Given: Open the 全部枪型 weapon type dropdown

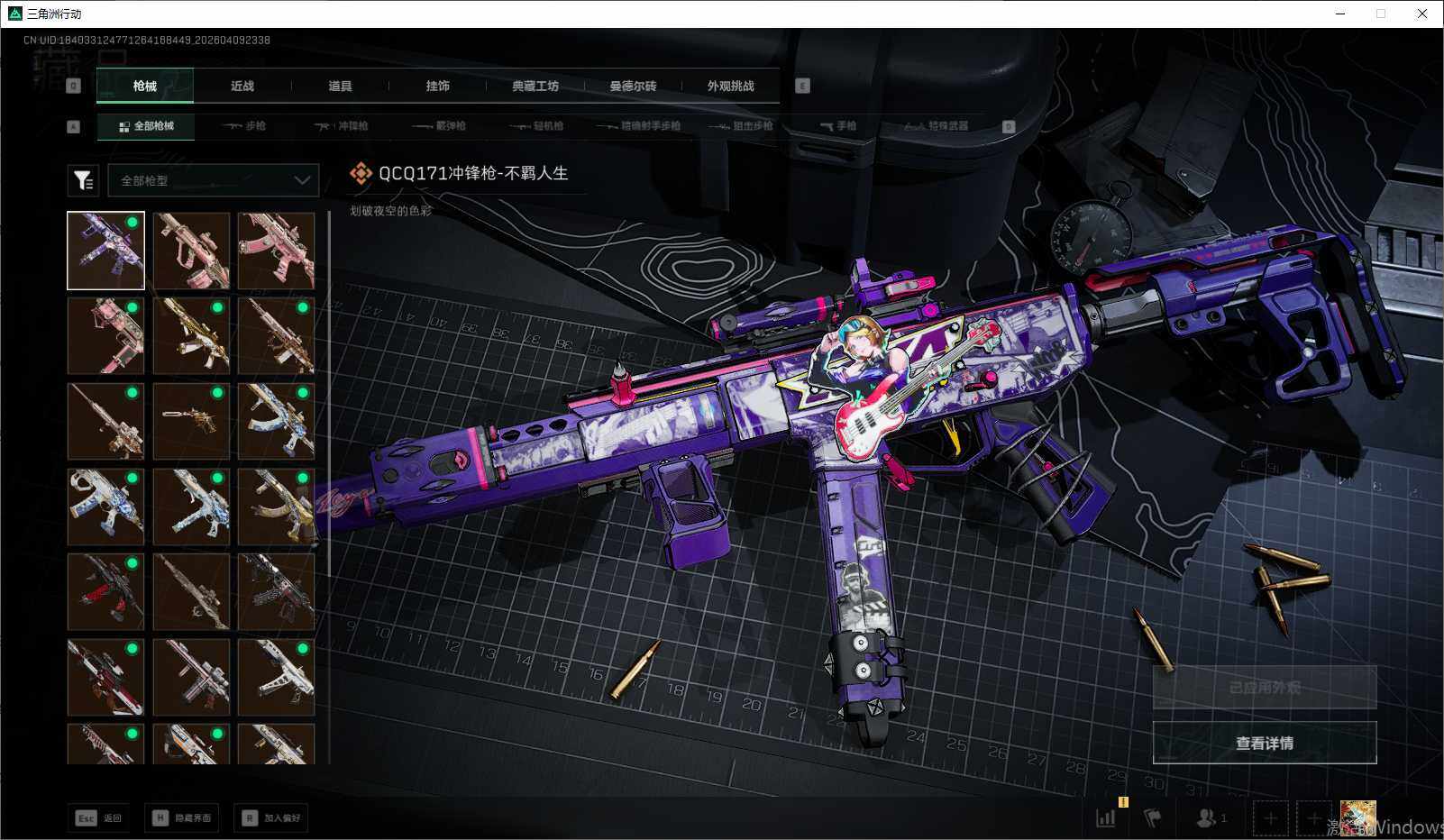Looking at the screenshot, I should click(214, 180).
